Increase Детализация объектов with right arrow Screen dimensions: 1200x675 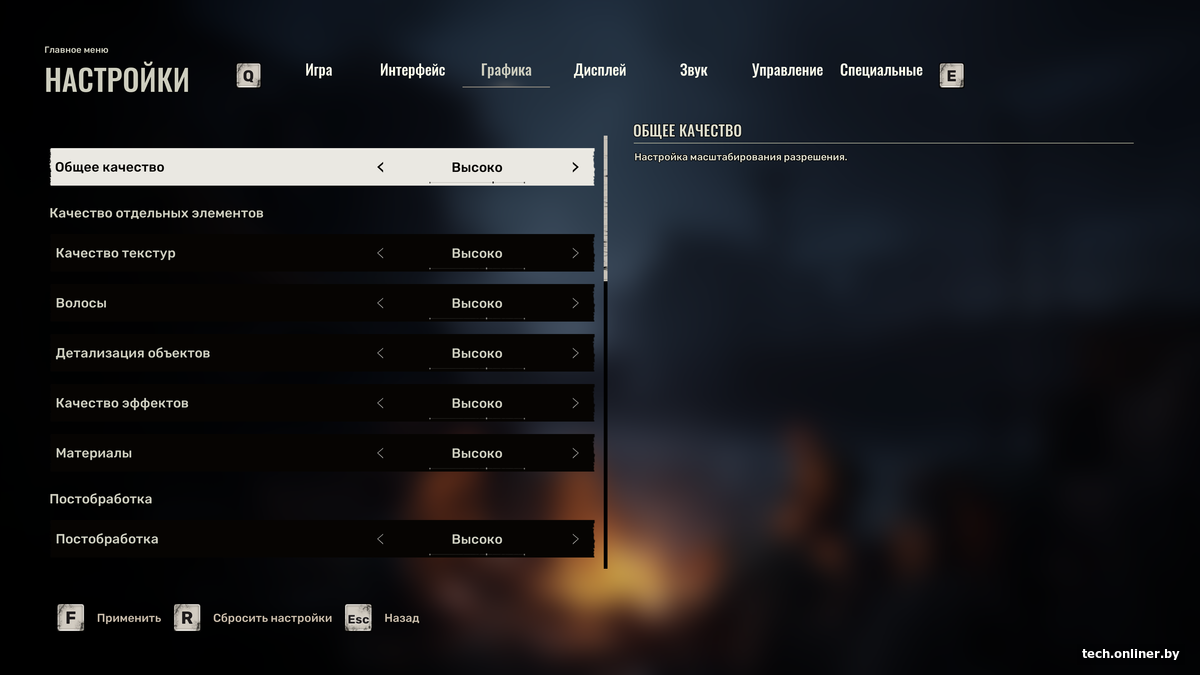point(575,353)
